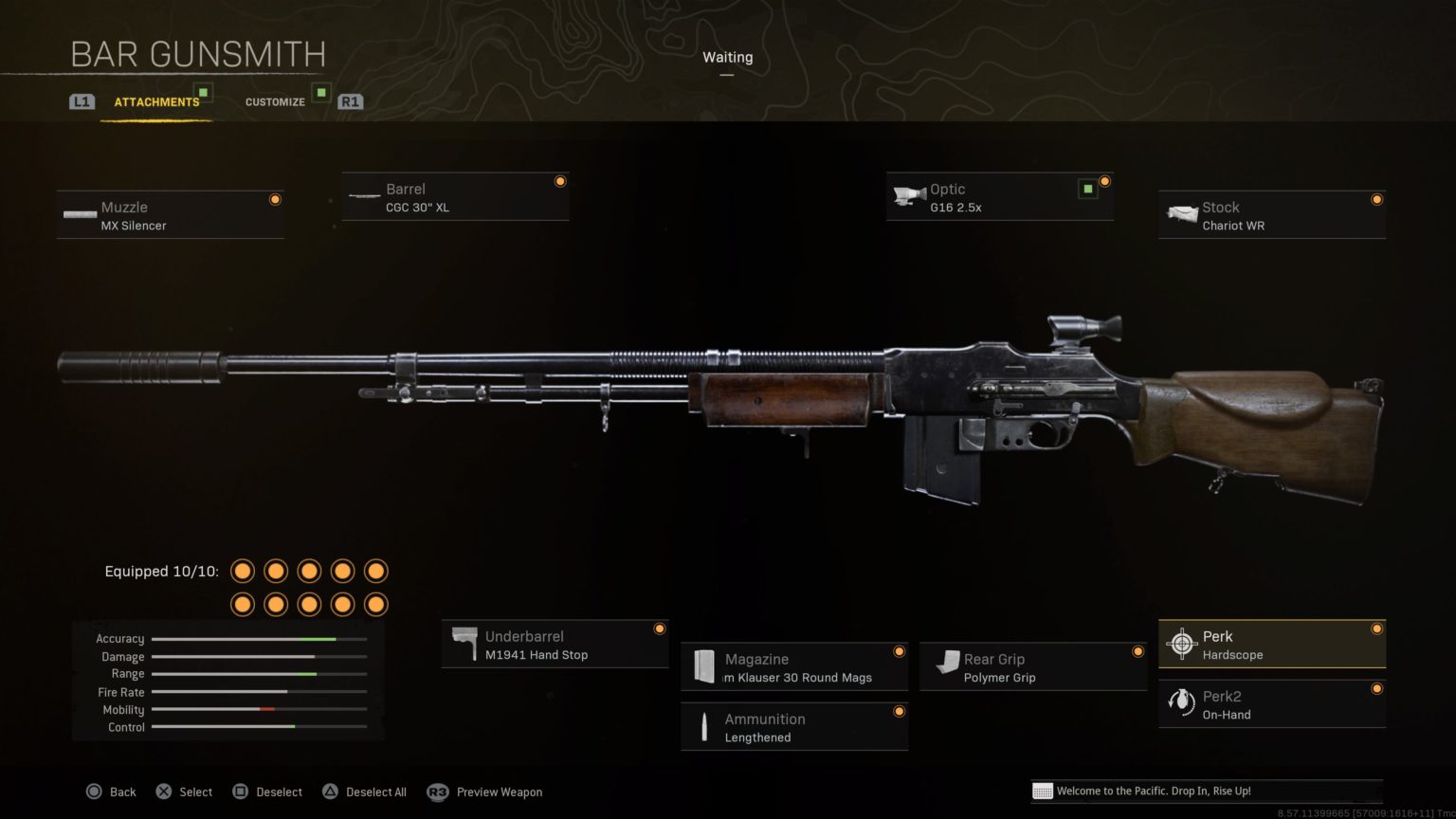This screenshot has height=819, width=1456.
Task: Switch to the Customize tab
Action: [275, 101]
